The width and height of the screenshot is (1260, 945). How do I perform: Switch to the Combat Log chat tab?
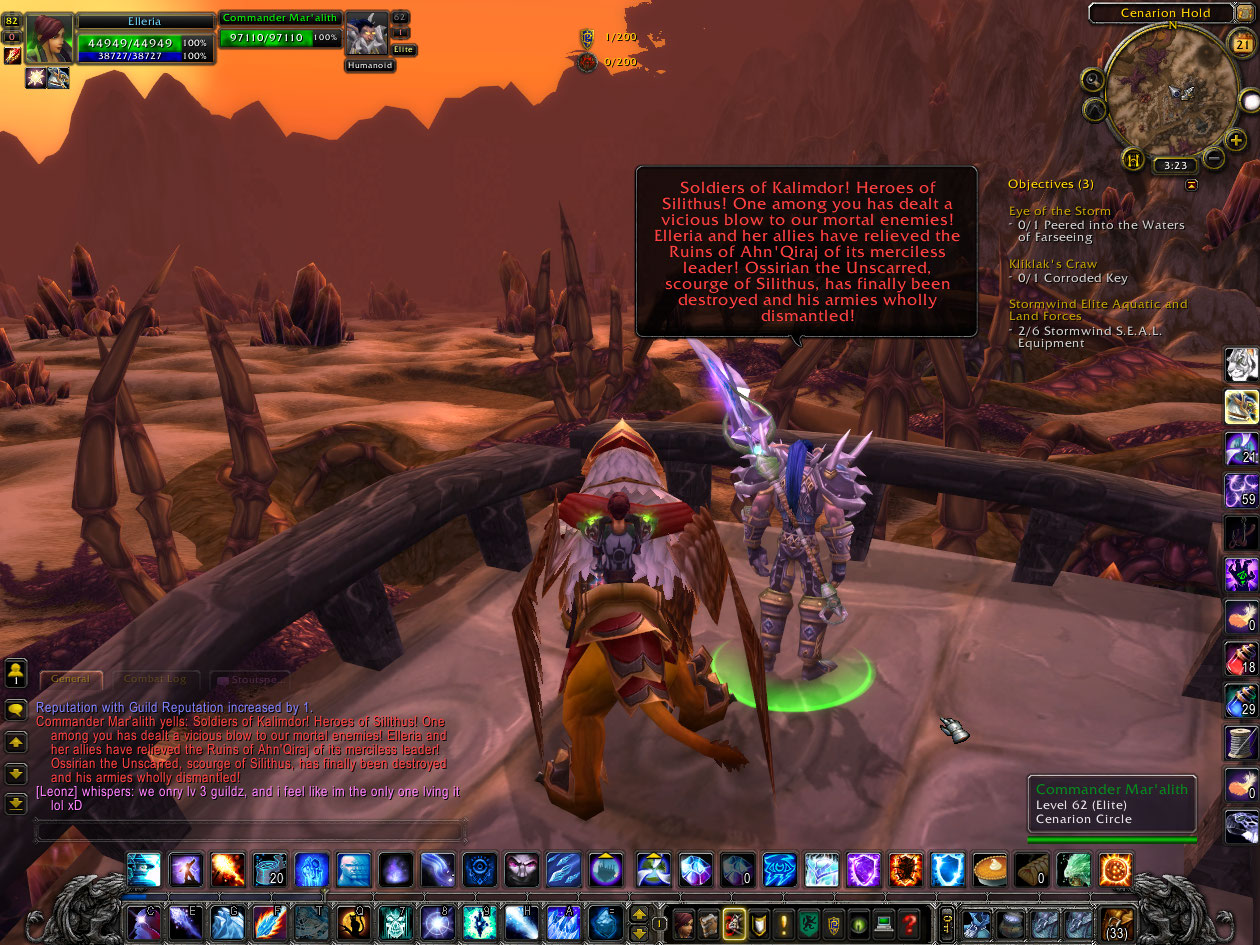pos(154,679)
